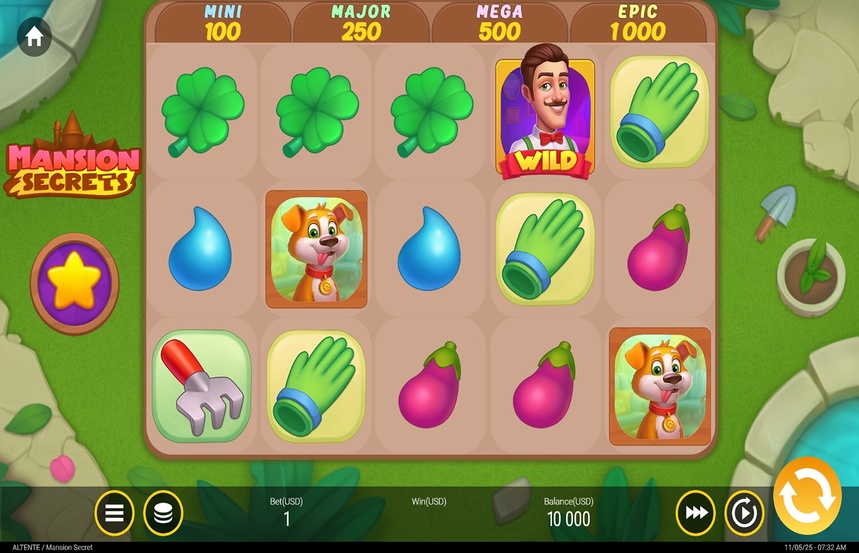Open the coin stack bet settings
Viewport: 859px width, 553px height.
163,513
